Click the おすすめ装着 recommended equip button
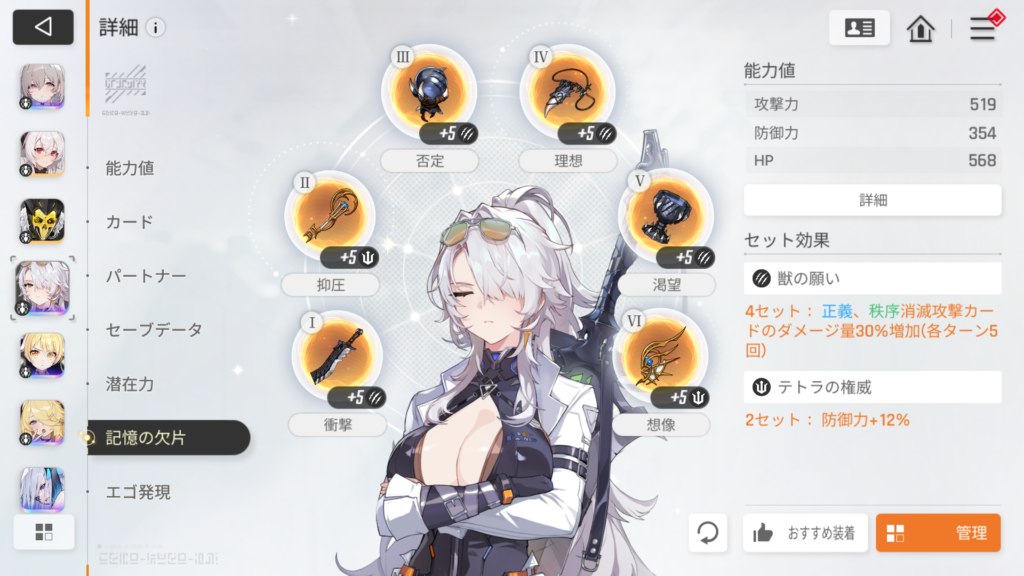The height and width of the screenshot is (576, 1024). click(x=805, y=533)
